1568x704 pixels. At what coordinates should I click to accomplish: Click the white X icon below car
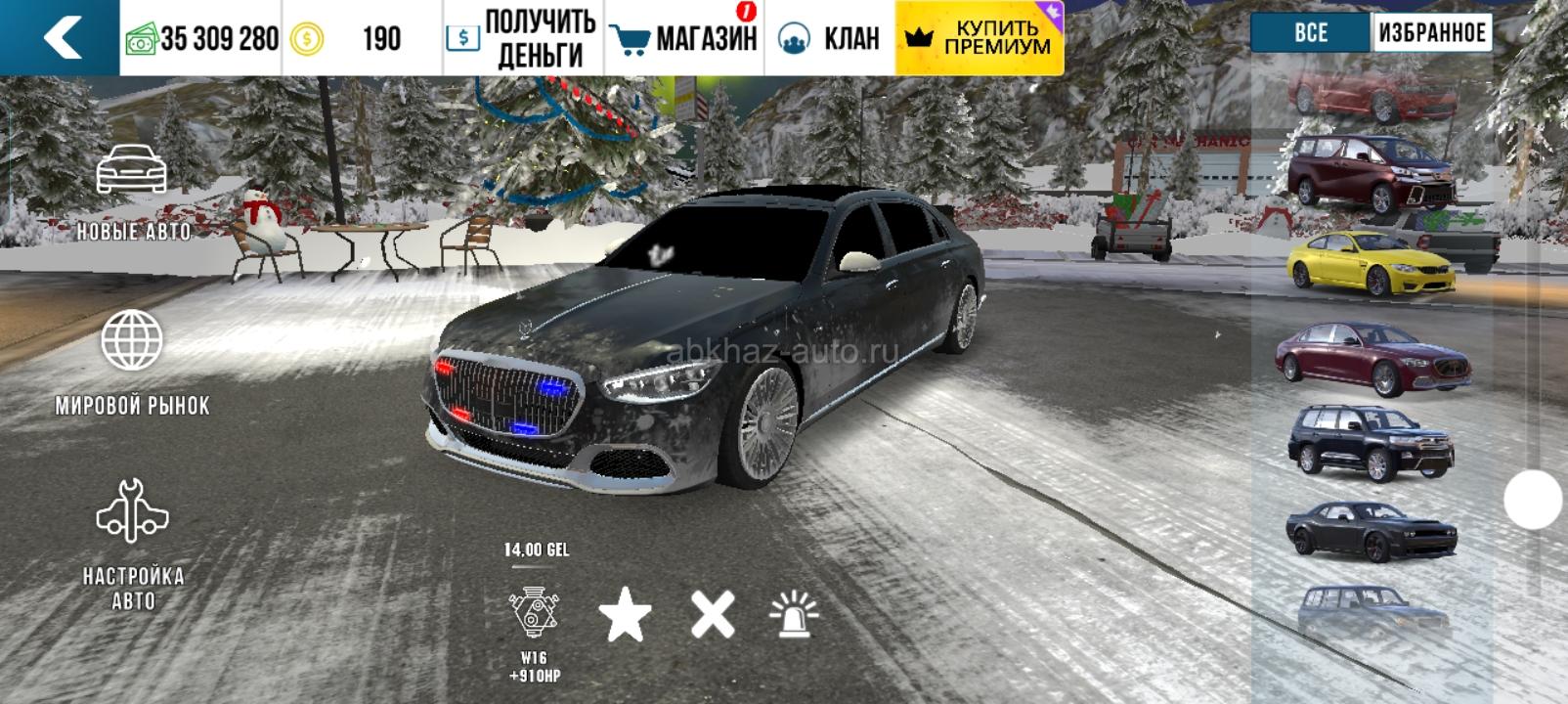tap(713, 616)
